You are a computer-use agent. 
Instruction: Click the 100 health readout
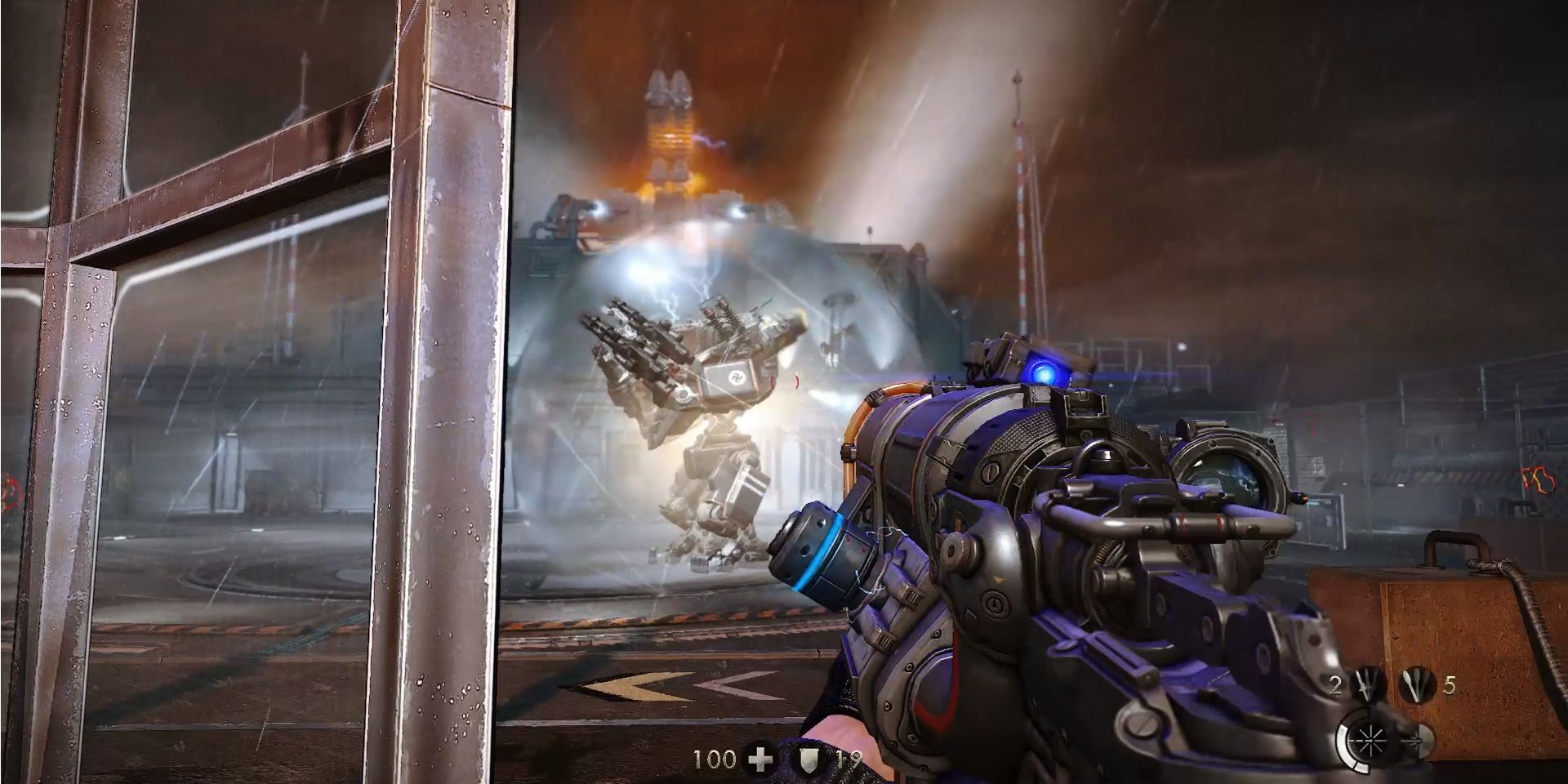pos(713,759)
